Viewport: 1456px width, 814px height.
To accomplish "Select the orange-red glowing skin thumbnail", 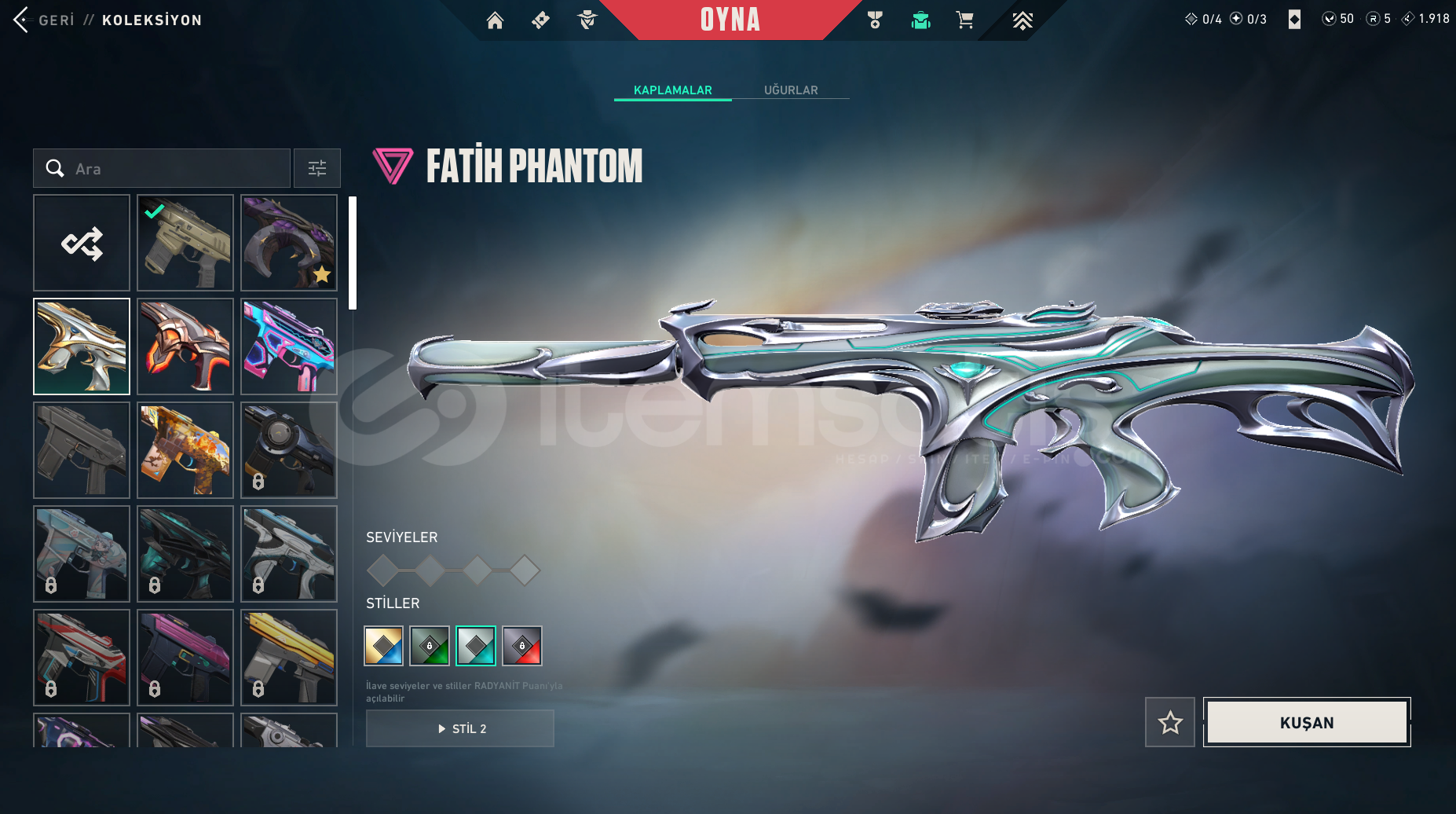I will click(x=185, y=346).
